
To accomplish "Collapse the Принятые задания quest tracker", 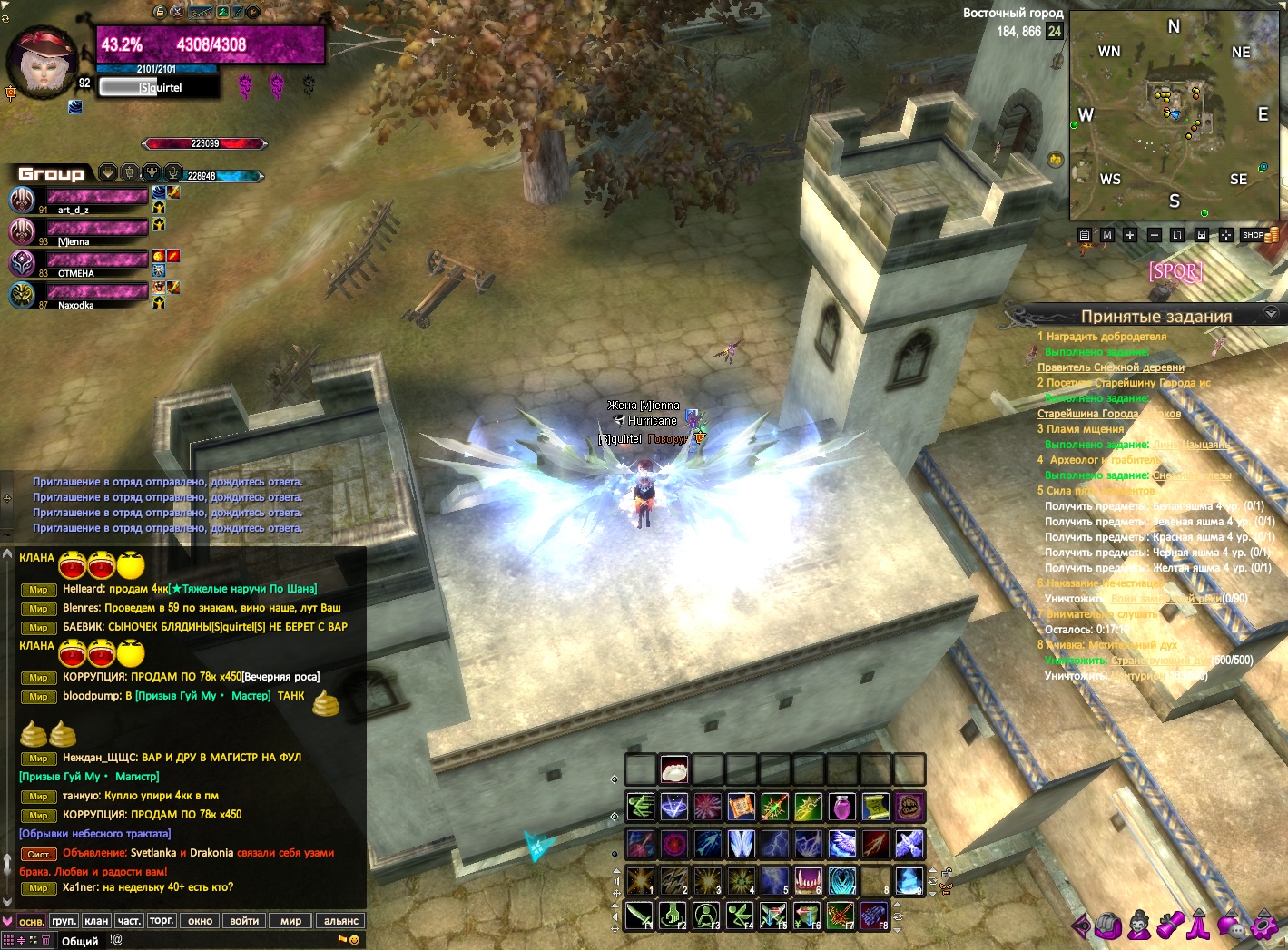I will click(x=1271, y=313).
